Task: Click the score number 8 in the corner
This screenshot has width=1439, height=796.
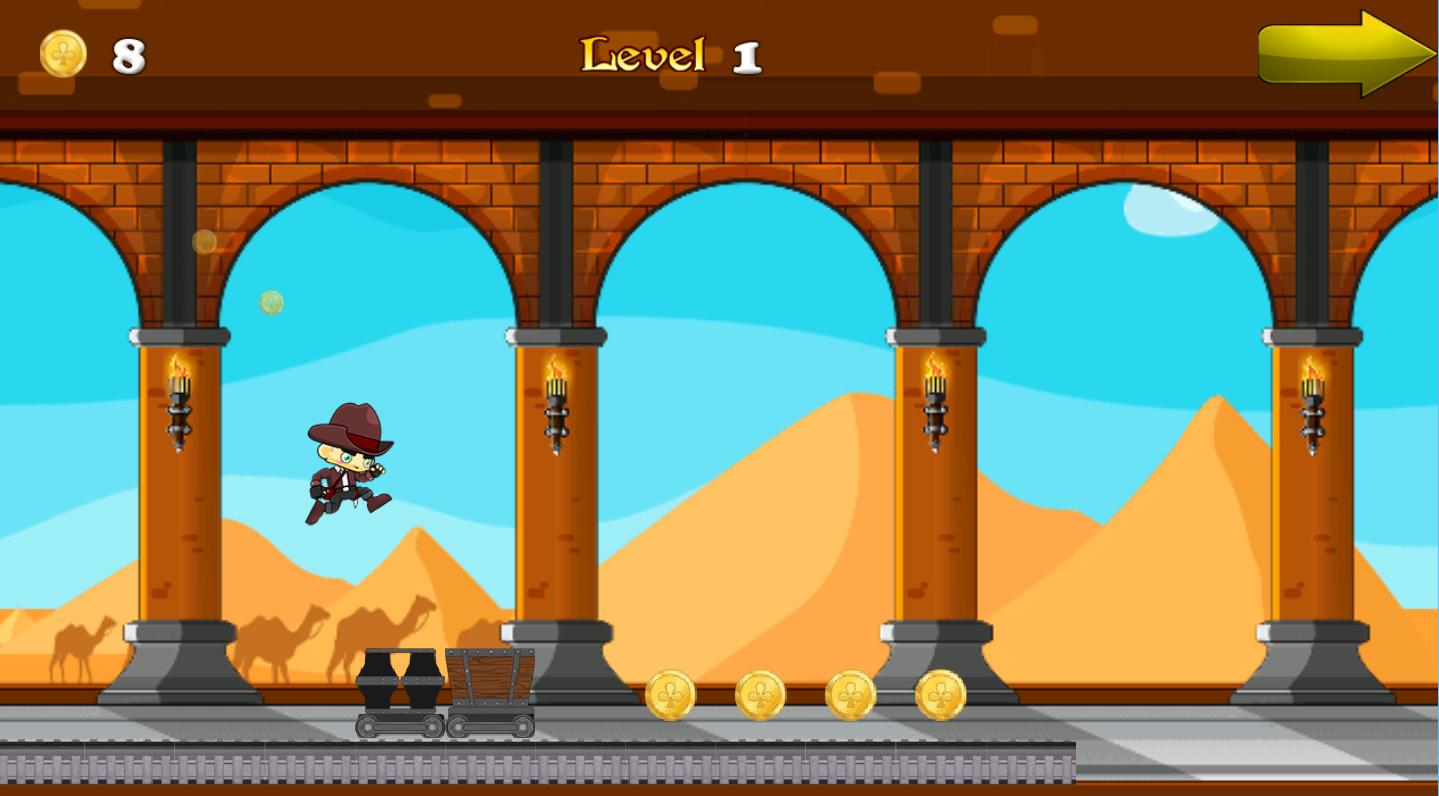Action: tap(128, 55)
